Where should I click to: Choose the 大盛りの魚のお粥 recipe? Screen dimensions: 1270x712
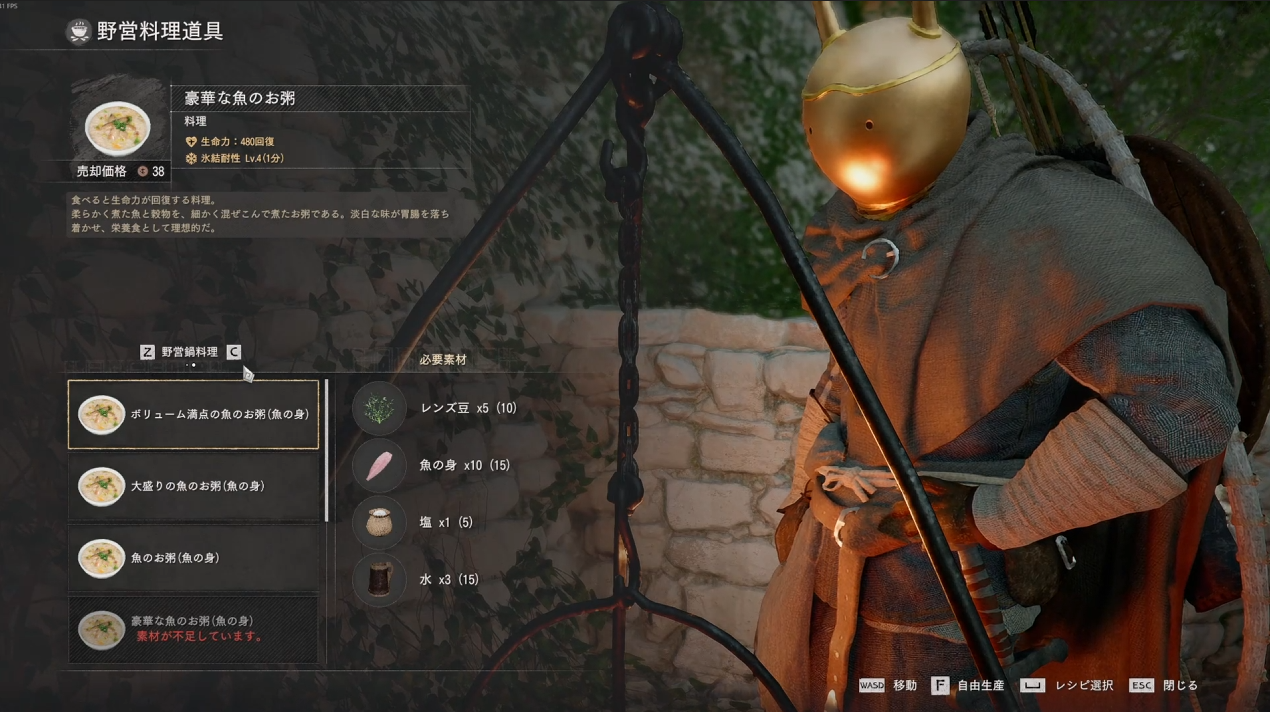point(193,486)
